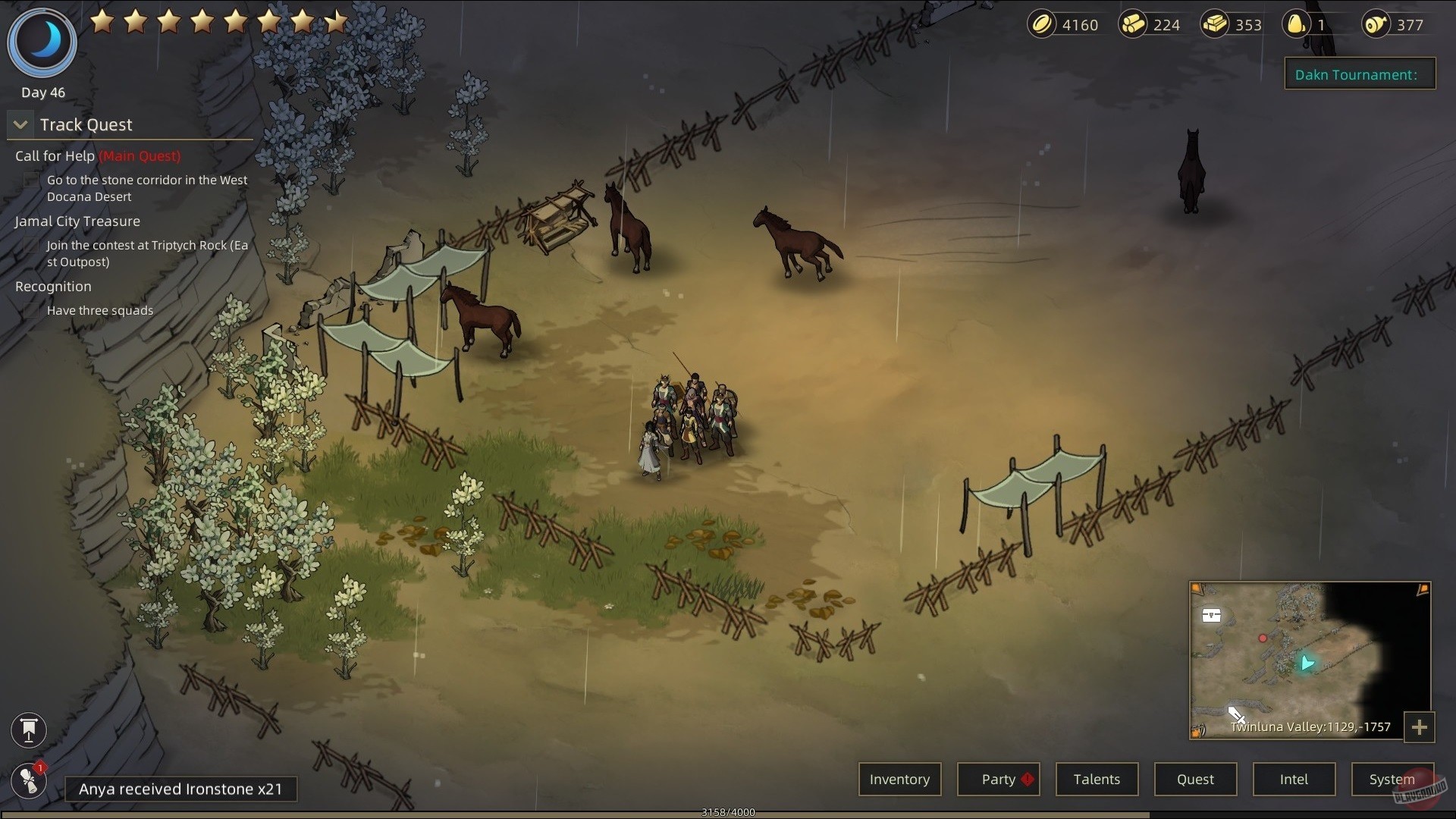Click the meat resource icon showing 377
1456x819 pixels.
[x=1376, y=24]
